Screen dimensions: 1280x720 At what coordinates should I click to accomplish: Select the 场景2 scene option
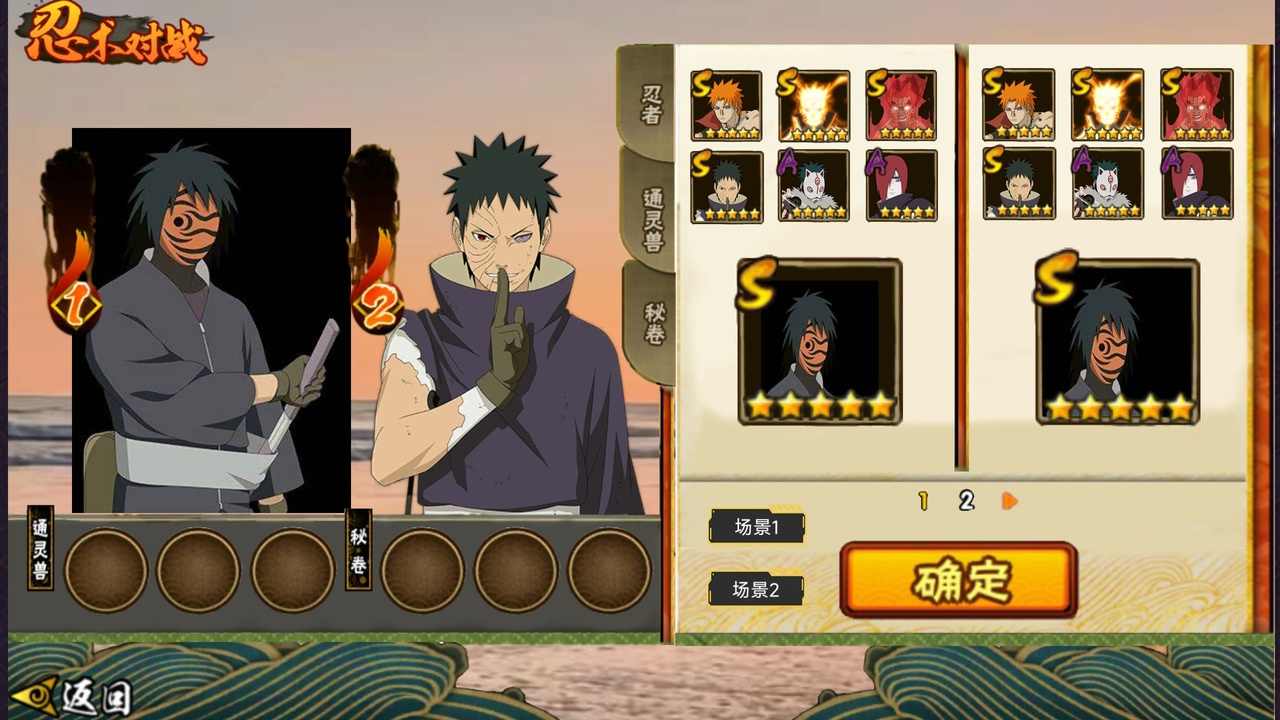click(x=757, y=589)
